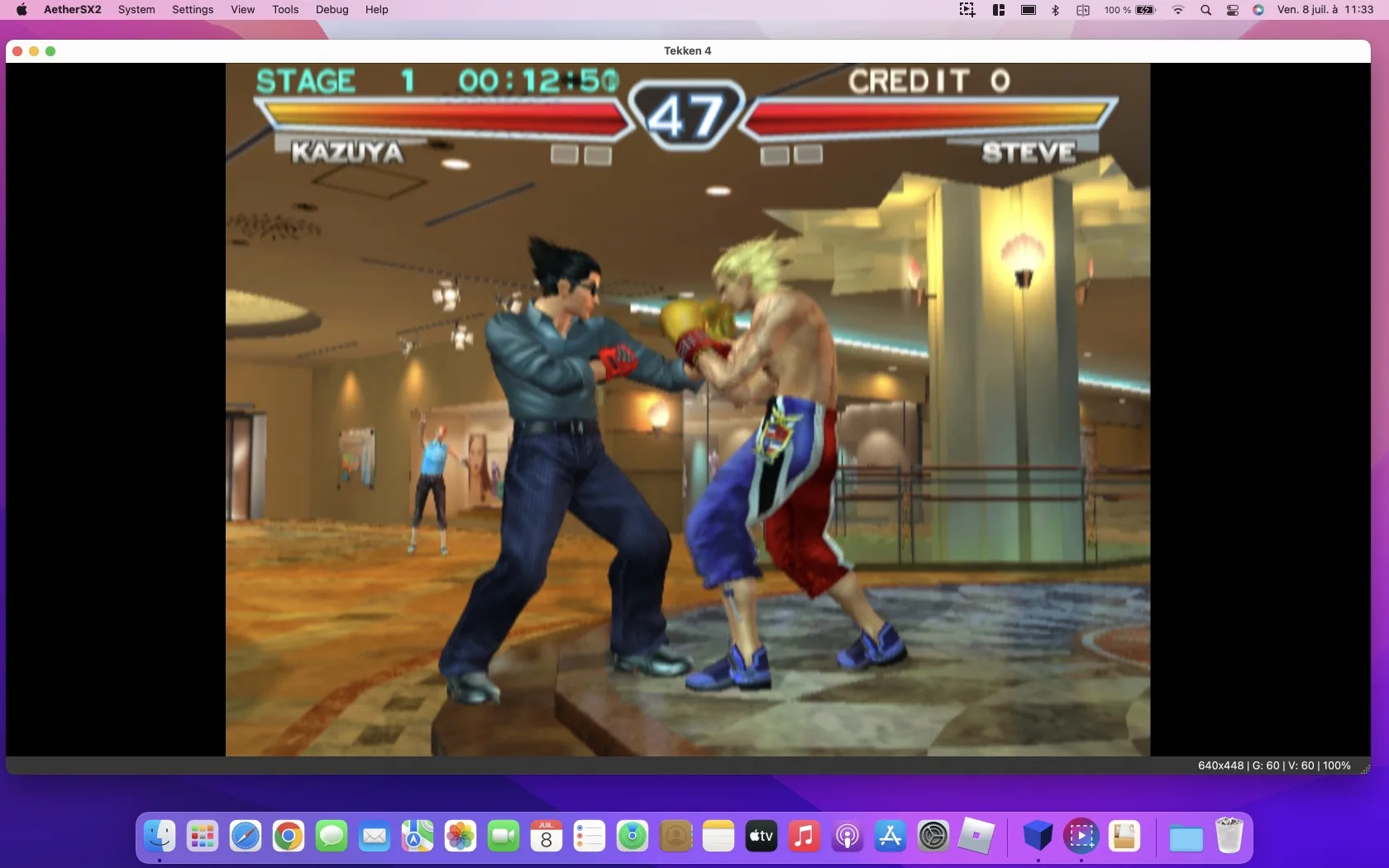Click the date and time display
The width and height of the screenshot is (1389, 868).
coord(1326,10)
